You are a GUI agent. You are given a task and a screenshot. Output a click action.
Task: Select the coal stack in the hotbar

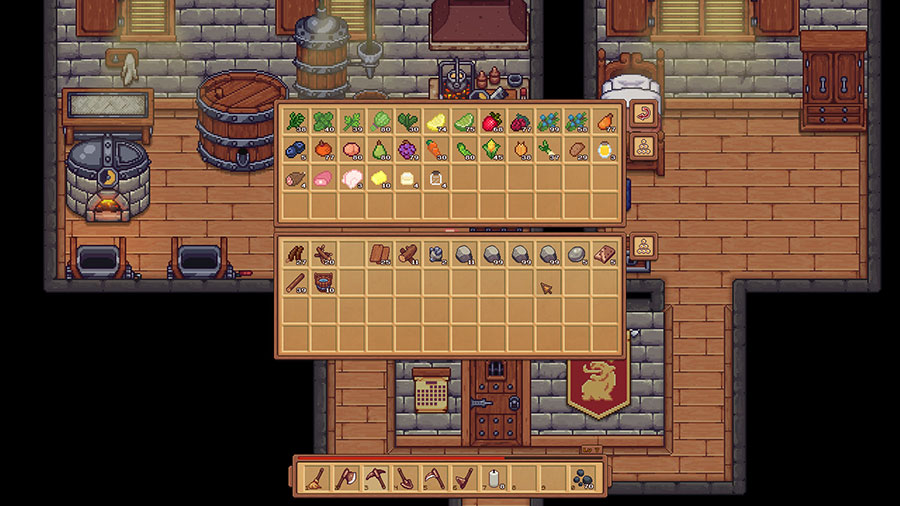click(581, 477)
